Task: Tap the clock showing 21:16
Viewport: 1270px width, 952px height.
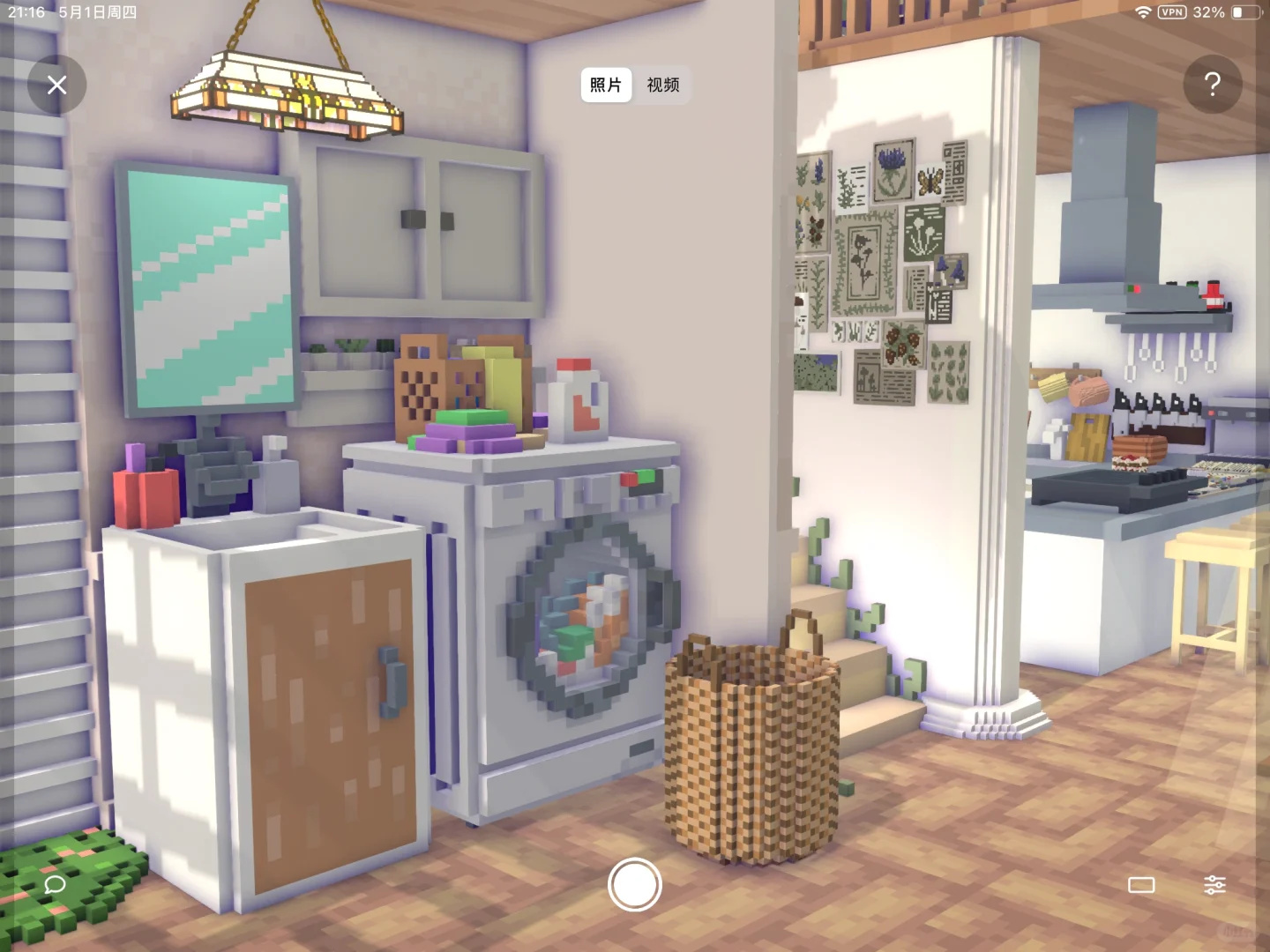Action: [x=25, y=12]
